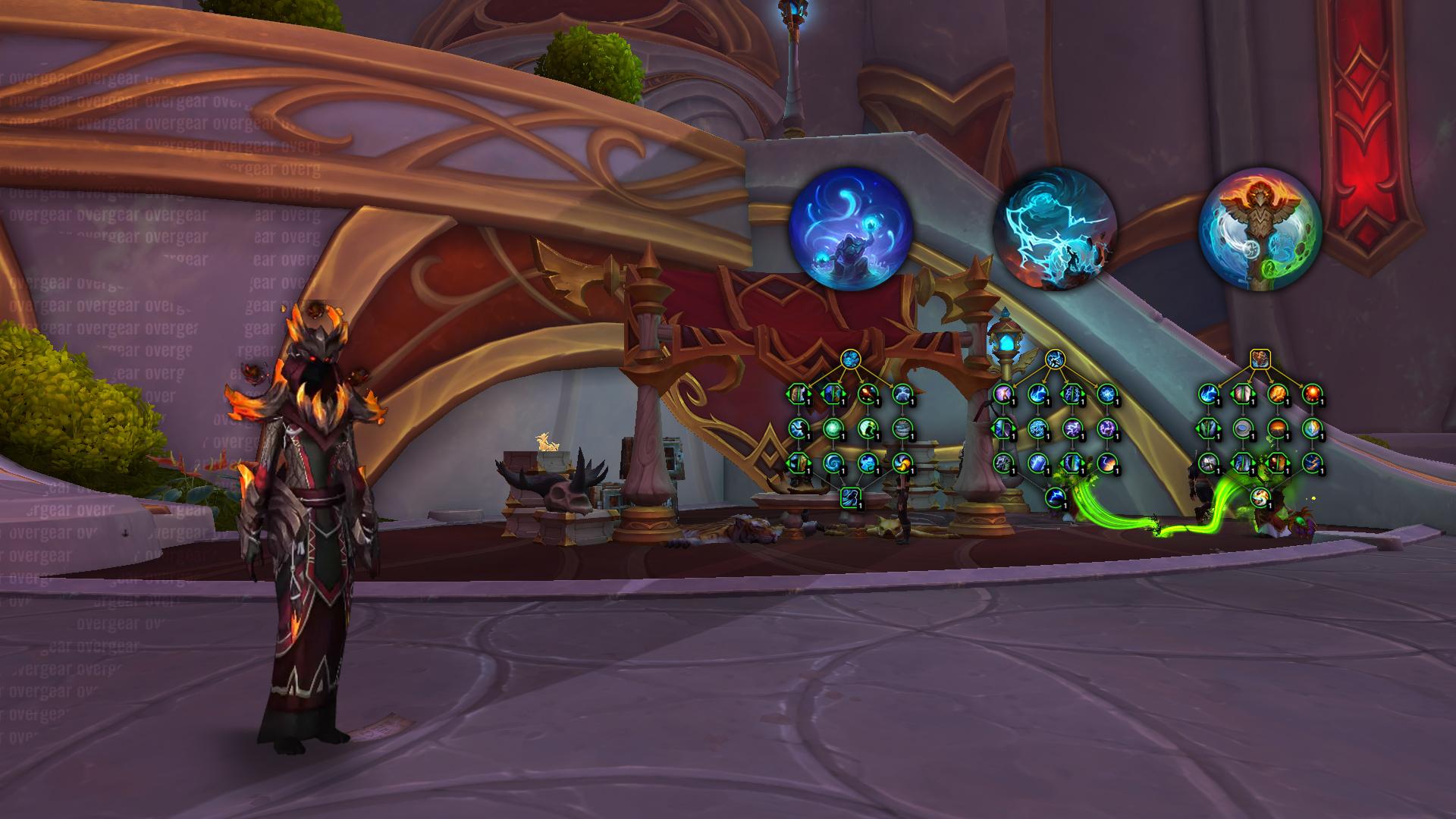Select the blue water spiral talent
This screenshot has height=819, width=1456.
(x=833, y=463)
